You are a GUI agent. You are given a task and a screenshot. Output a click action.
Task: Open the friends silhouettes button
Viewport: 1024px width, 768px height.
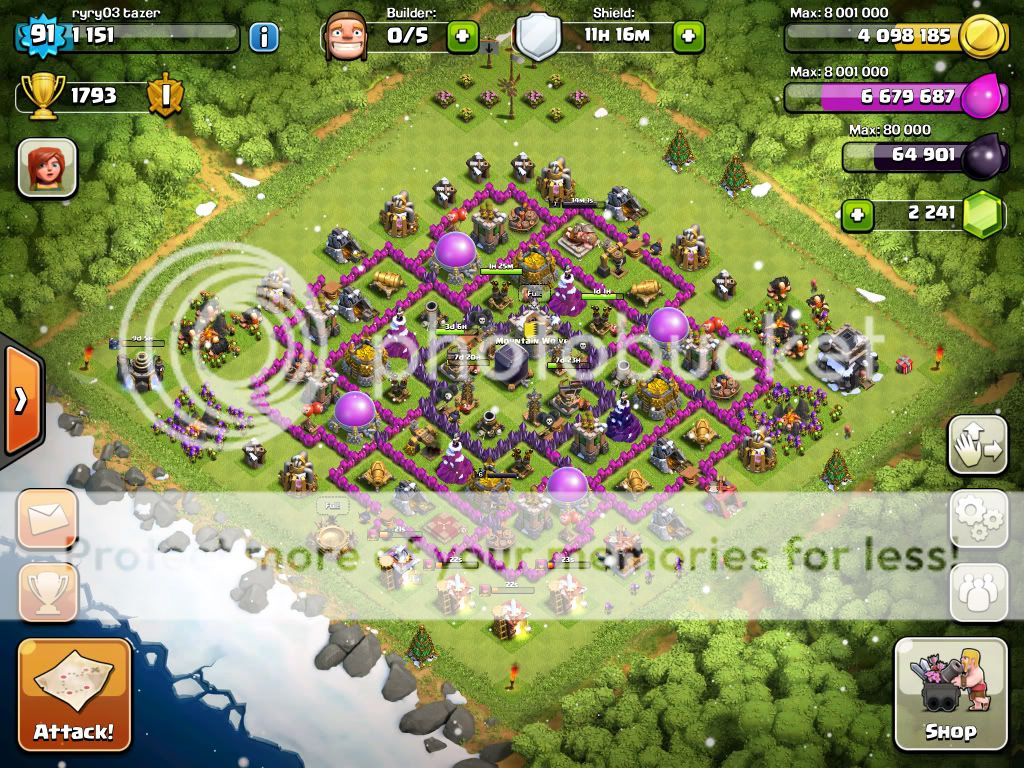977,590
